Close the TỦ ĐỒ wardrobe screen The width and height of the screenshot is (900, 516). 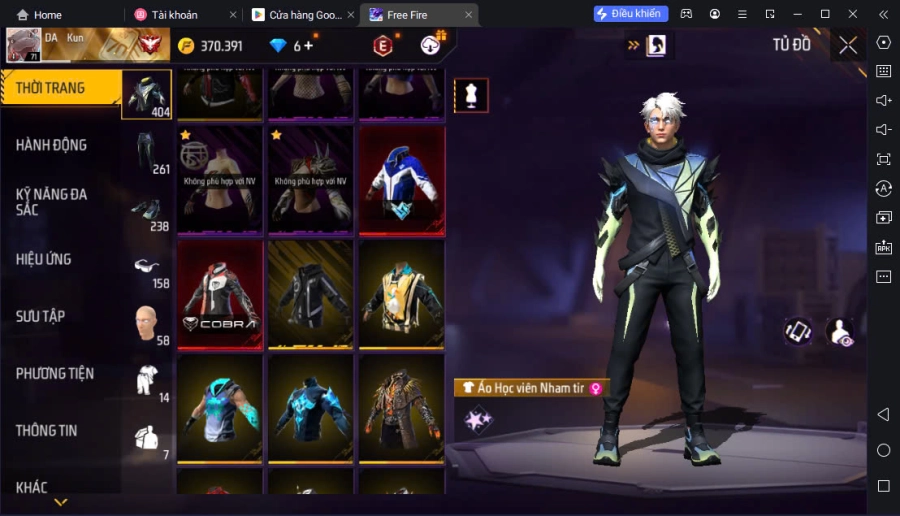(x=848, y=45)
